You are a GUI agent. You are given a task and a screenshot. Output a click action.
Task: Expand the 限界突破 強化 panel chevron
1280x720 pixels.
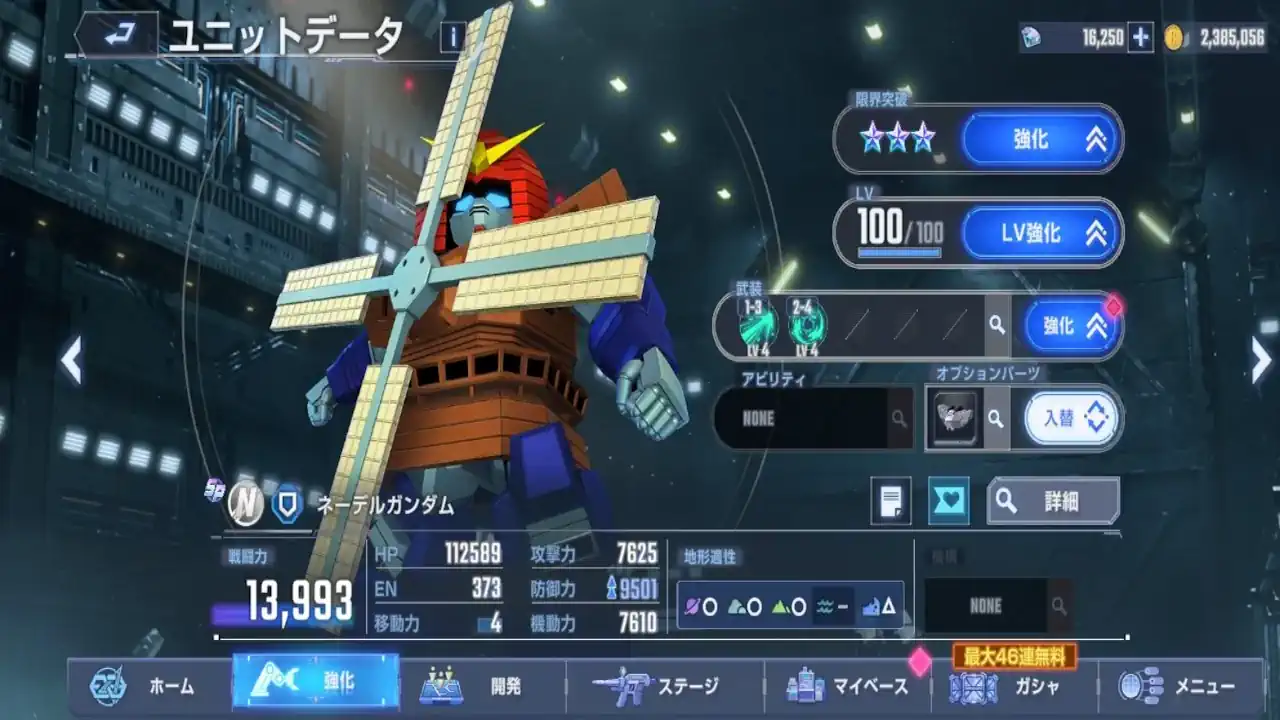coord(1098,140)
